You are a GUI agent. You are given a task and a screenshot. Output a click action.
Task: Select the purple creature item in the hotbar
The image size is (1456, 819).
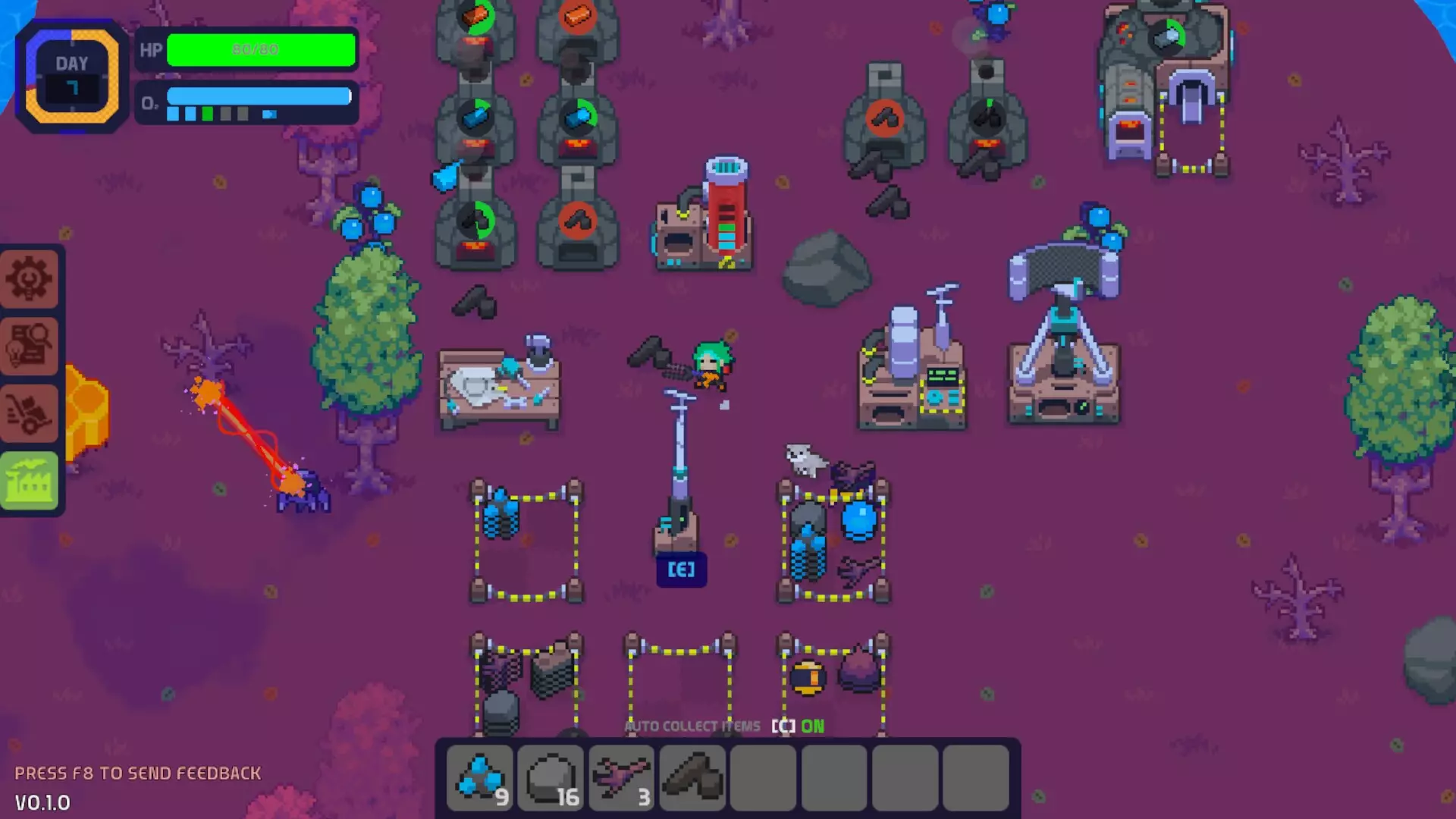pyautogui.click(x=622, y=777)
